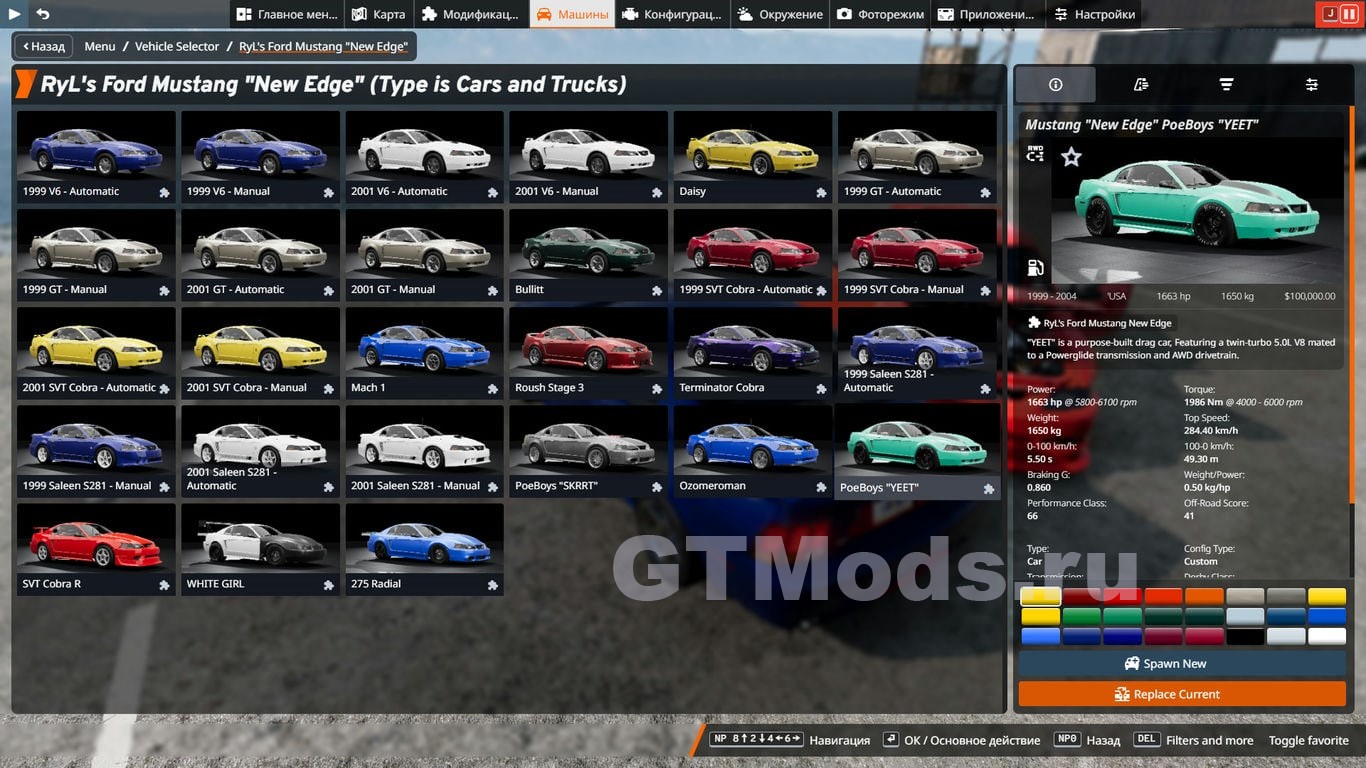Switch to the Машины tab in the top bar
The width and height of the screenshot is (1366, 768).
point(573,14)
